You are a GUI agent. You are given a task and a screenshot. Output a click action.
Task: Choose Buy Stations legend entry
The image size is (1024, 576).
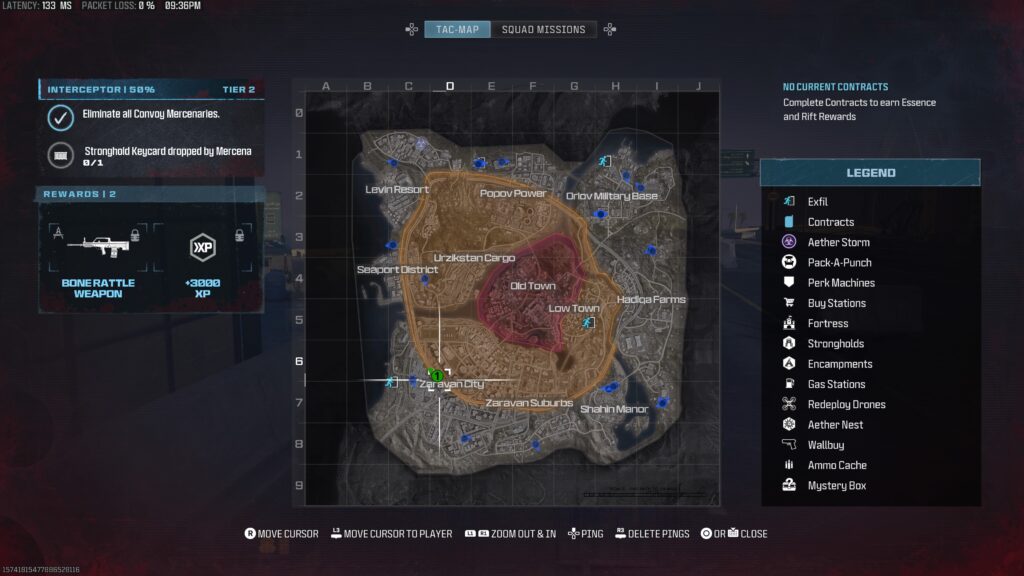pos(836,303)
